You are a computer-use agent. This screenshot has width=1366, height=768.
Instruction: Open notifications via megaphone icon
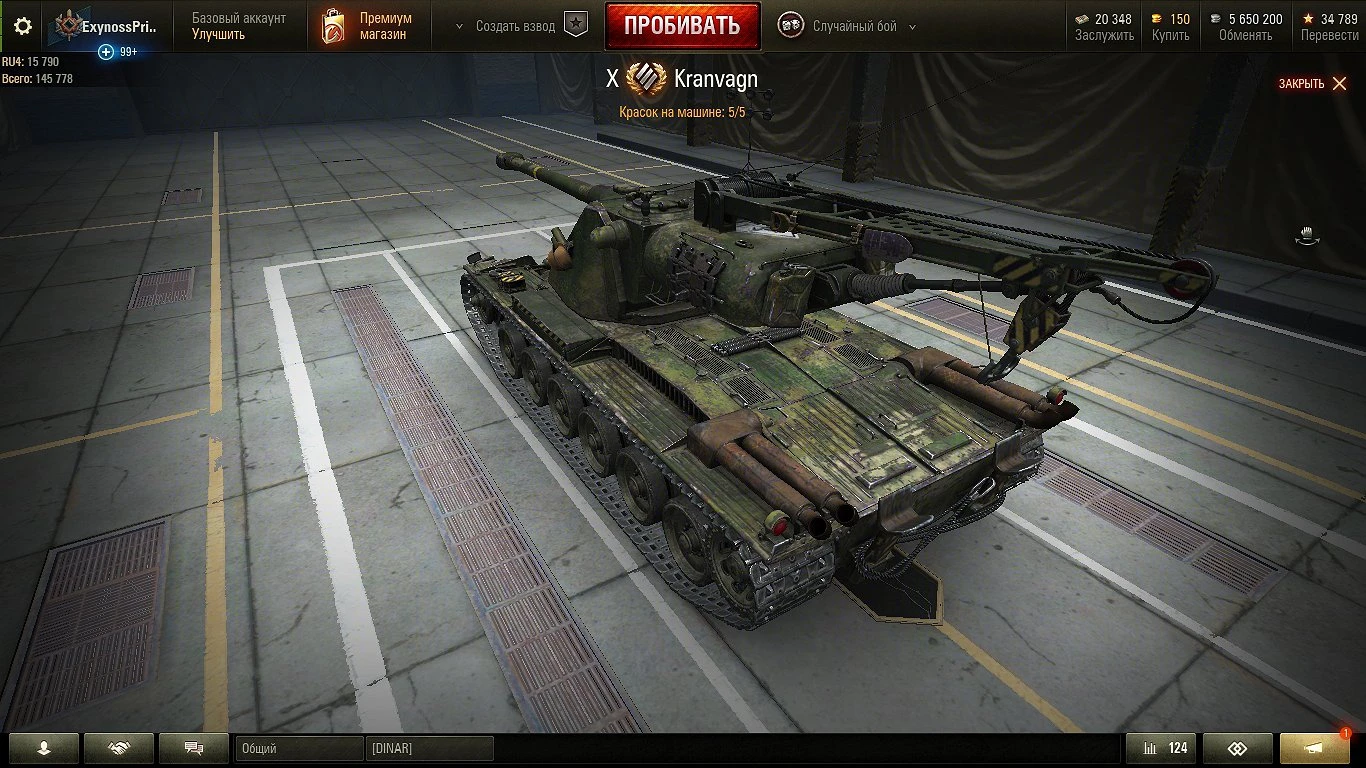(x=1313, y=747)
